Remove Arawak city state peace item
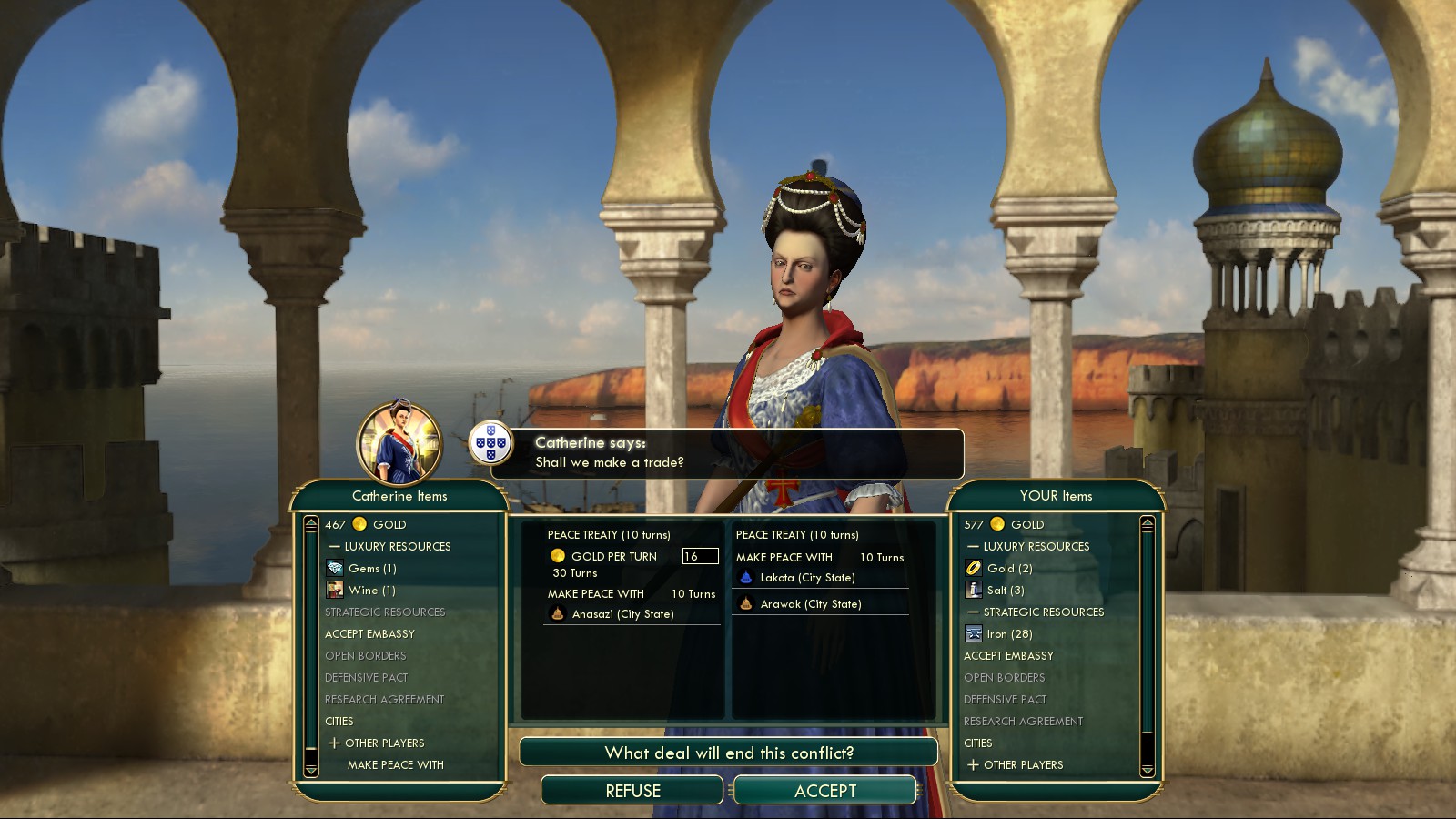 810,604
